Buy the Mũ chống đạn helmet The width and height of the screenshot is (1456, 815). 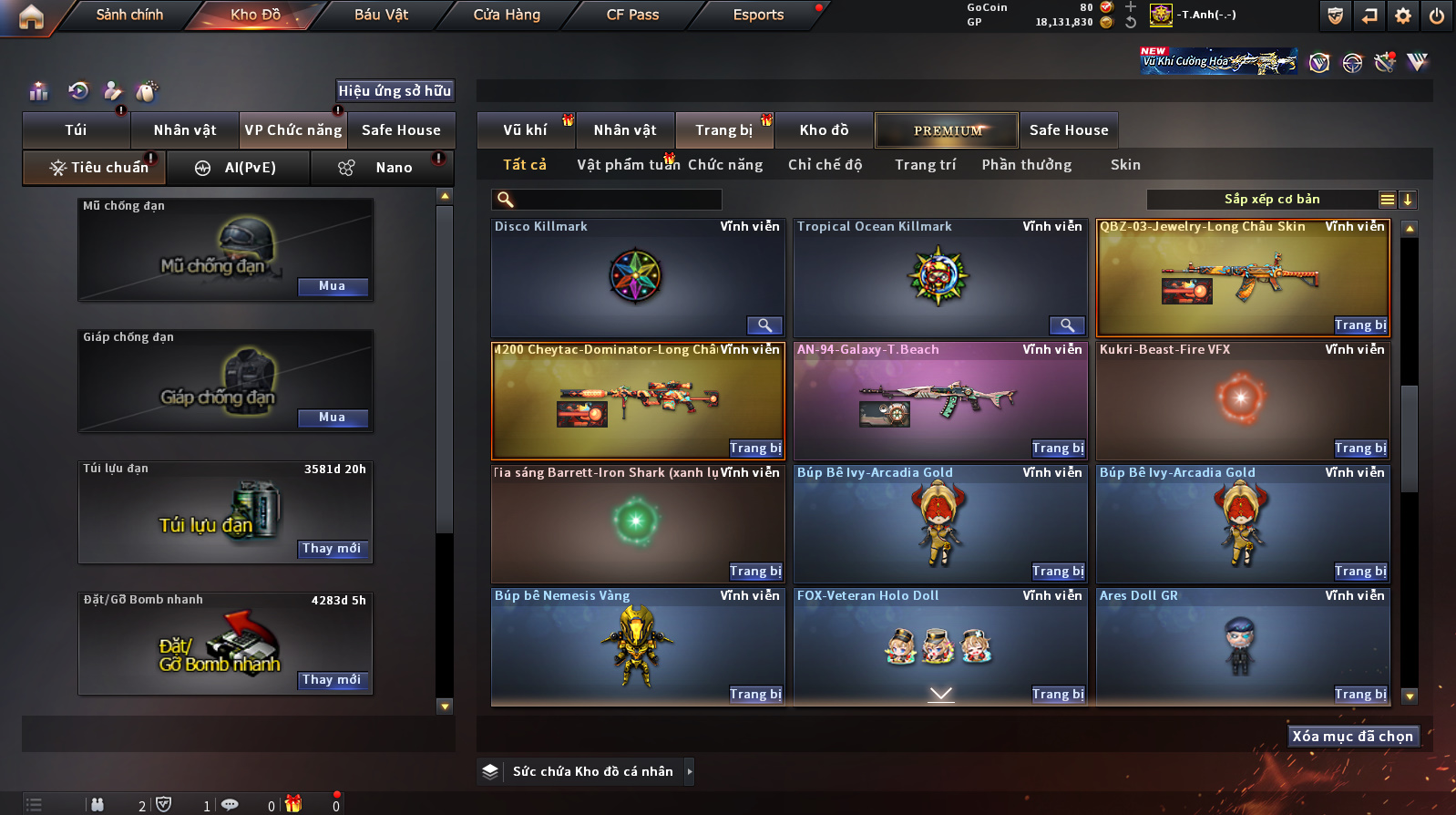[x=333, y=286]
